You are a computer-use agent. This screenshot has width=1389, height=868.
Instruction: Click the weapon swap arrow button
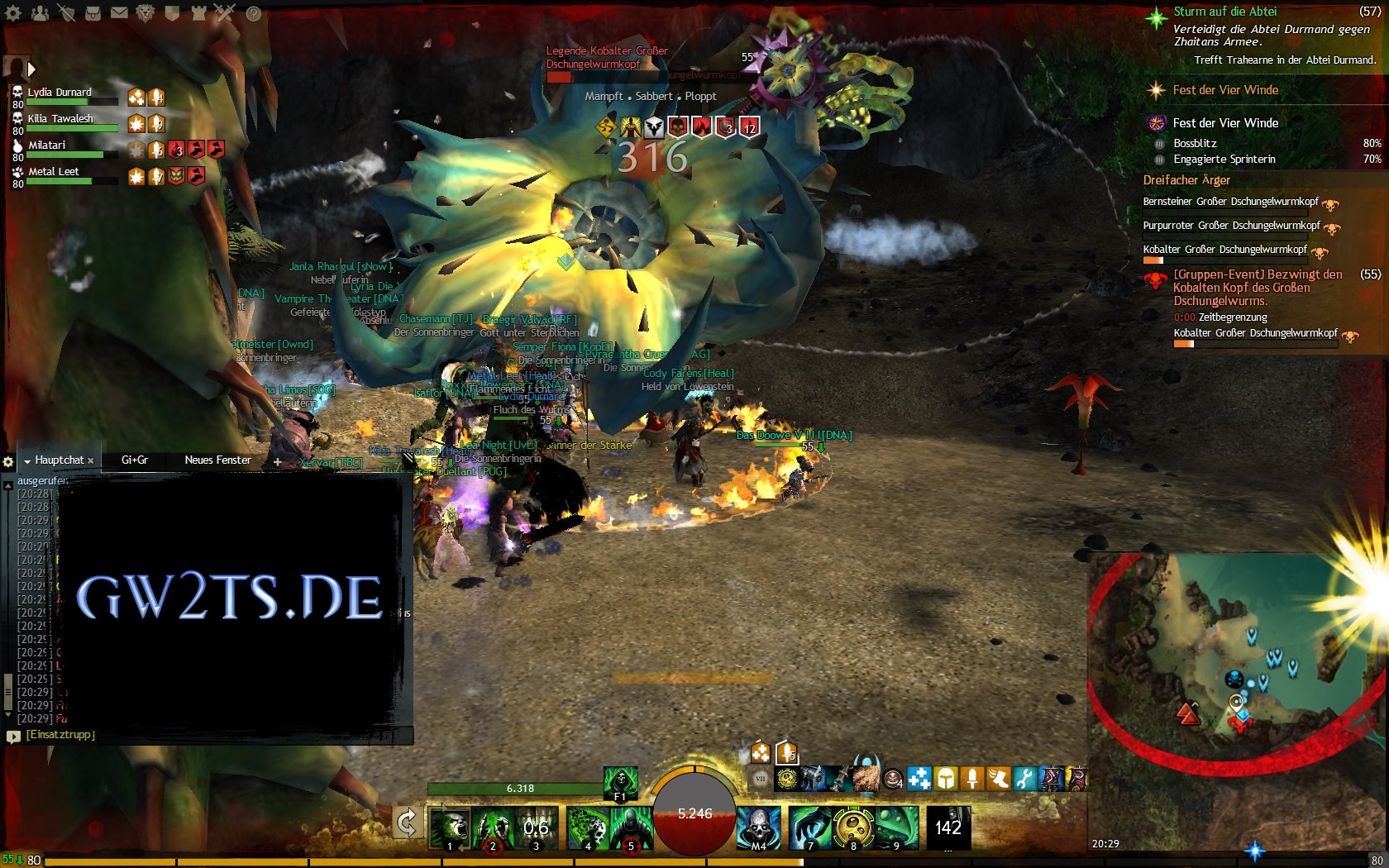[407, 823]
